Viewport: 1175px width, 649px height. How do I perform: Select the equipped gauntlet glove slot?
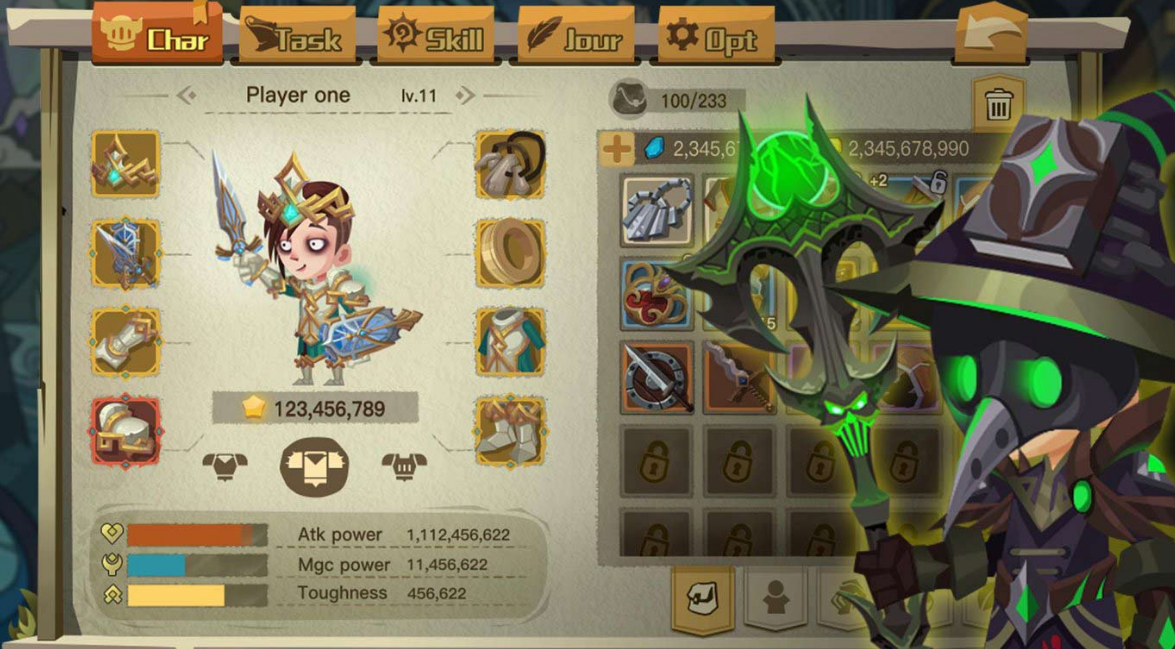point(126,341)
